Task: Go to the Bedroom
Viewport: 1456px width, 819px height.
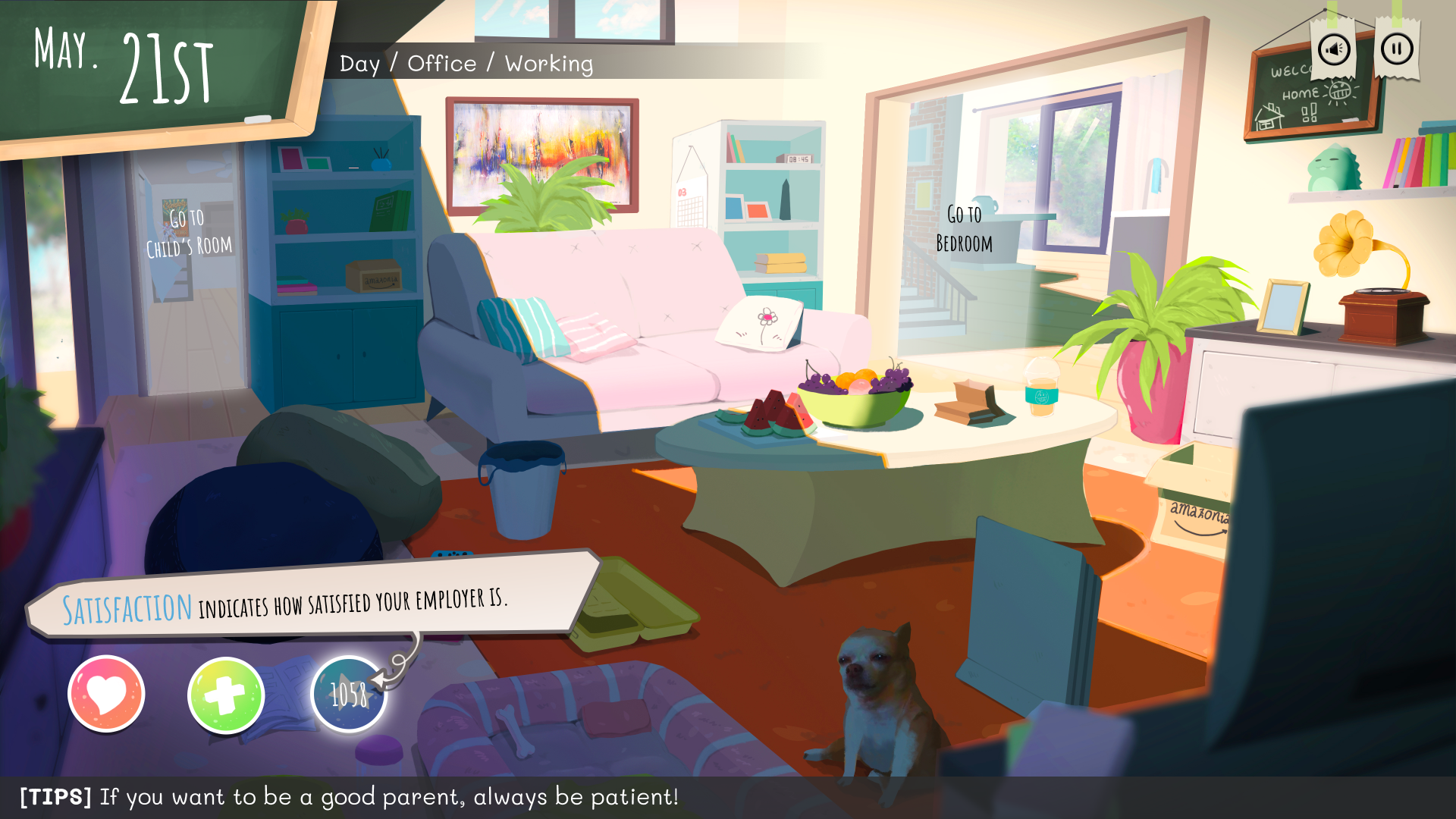Action: click(964, 229)
